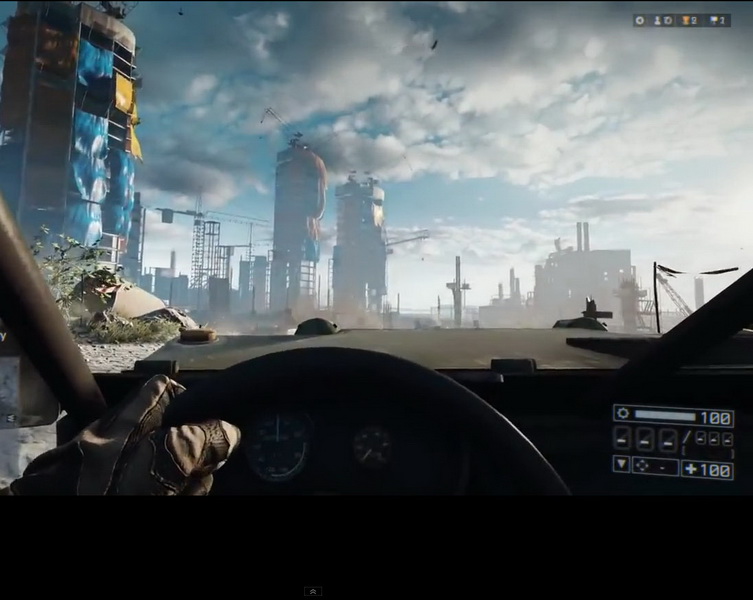This screenshot has height=600, width=753.
Task: Click the down arrow box in vehicle HUD
Action: point(621,465)
